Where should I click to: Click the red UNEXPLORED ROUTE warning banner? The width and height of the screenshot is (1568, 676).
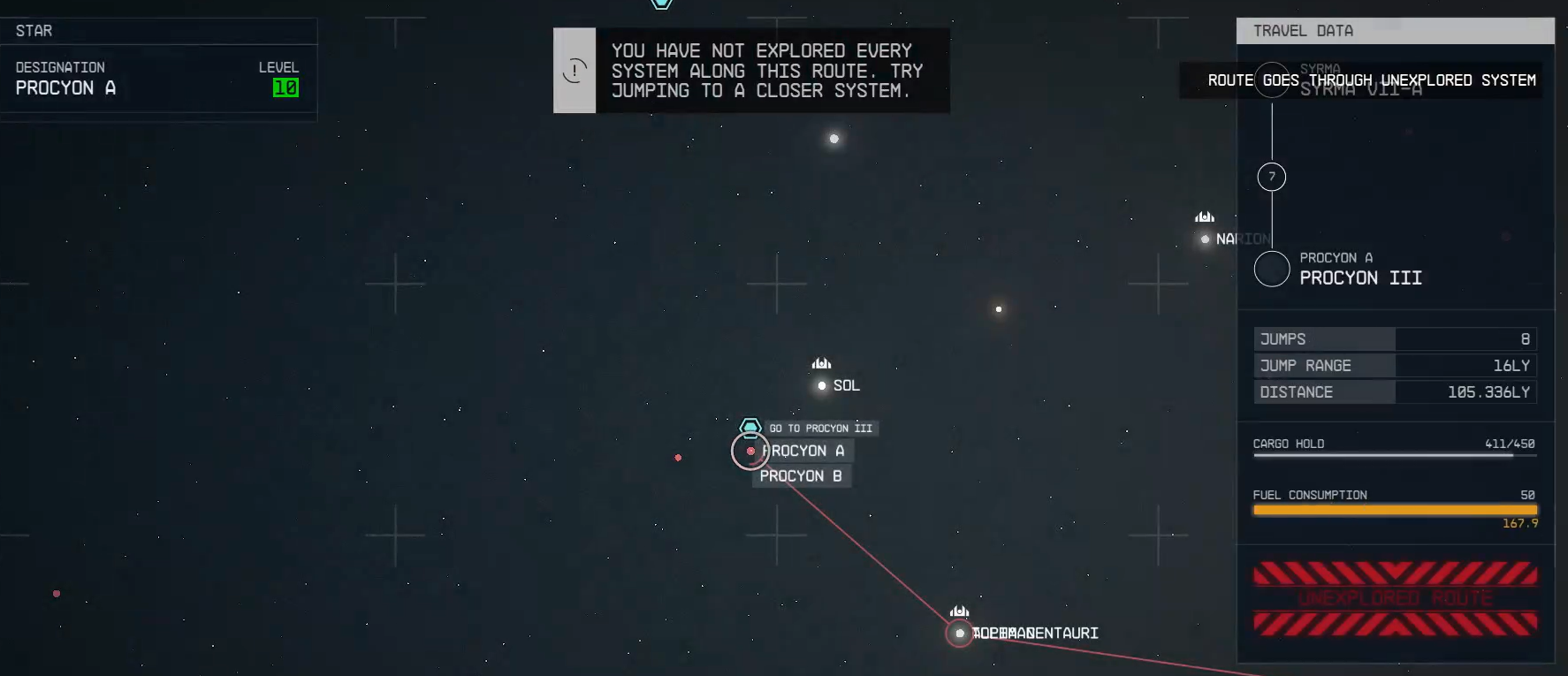click(1395, 596)
